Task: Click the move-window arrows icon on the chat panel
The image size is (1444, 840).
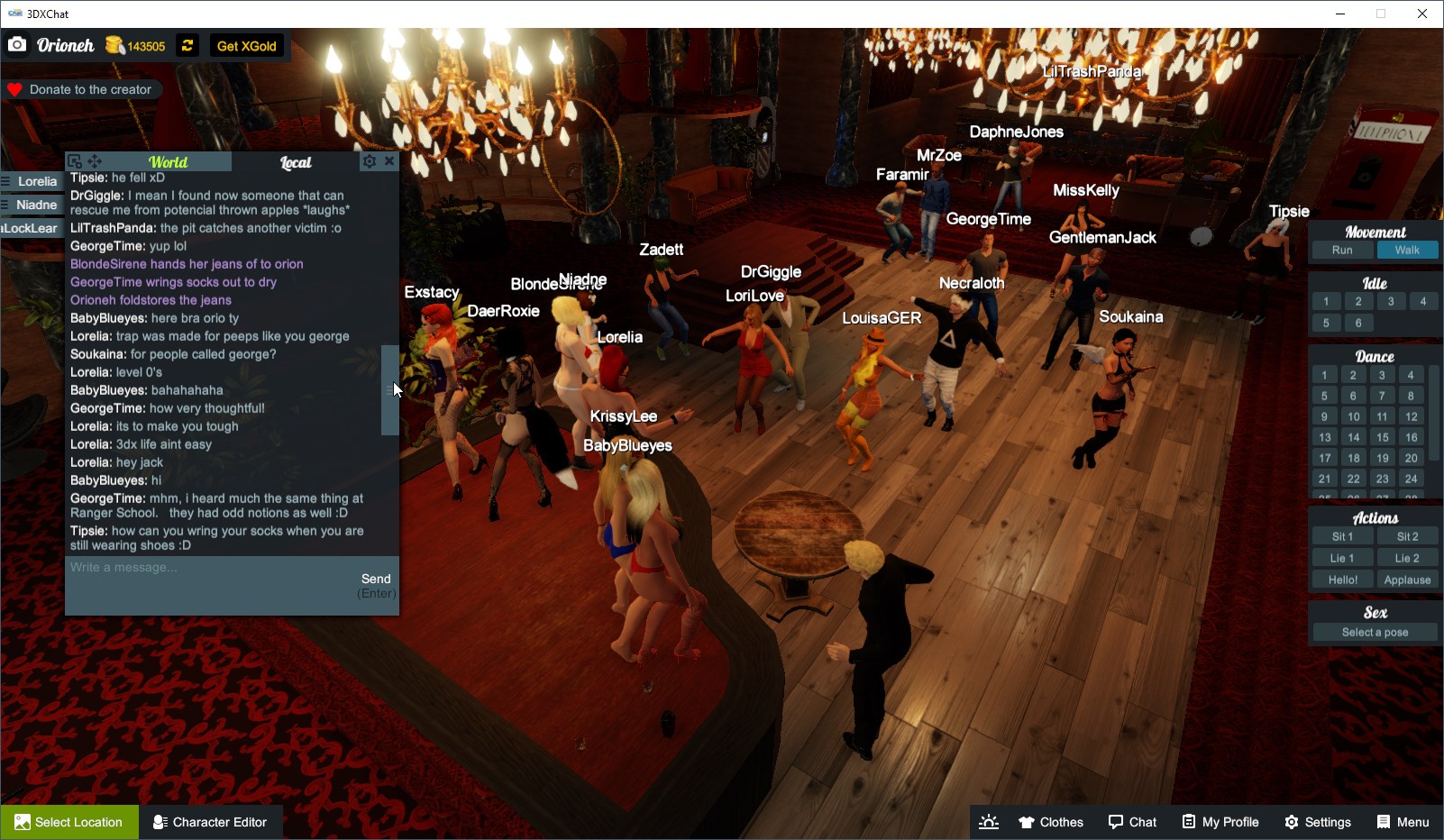Action: tap(94, 160)
